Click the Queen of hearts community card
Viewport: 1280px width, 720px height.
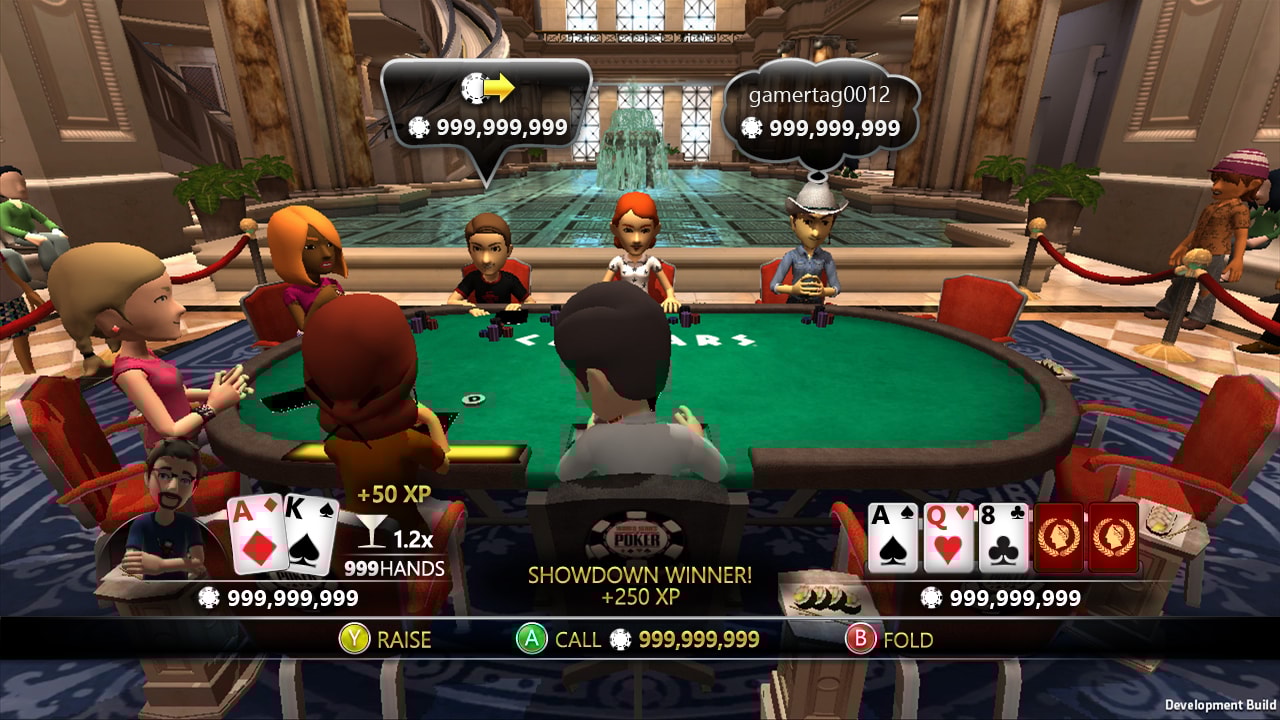[x=948, y=538]
